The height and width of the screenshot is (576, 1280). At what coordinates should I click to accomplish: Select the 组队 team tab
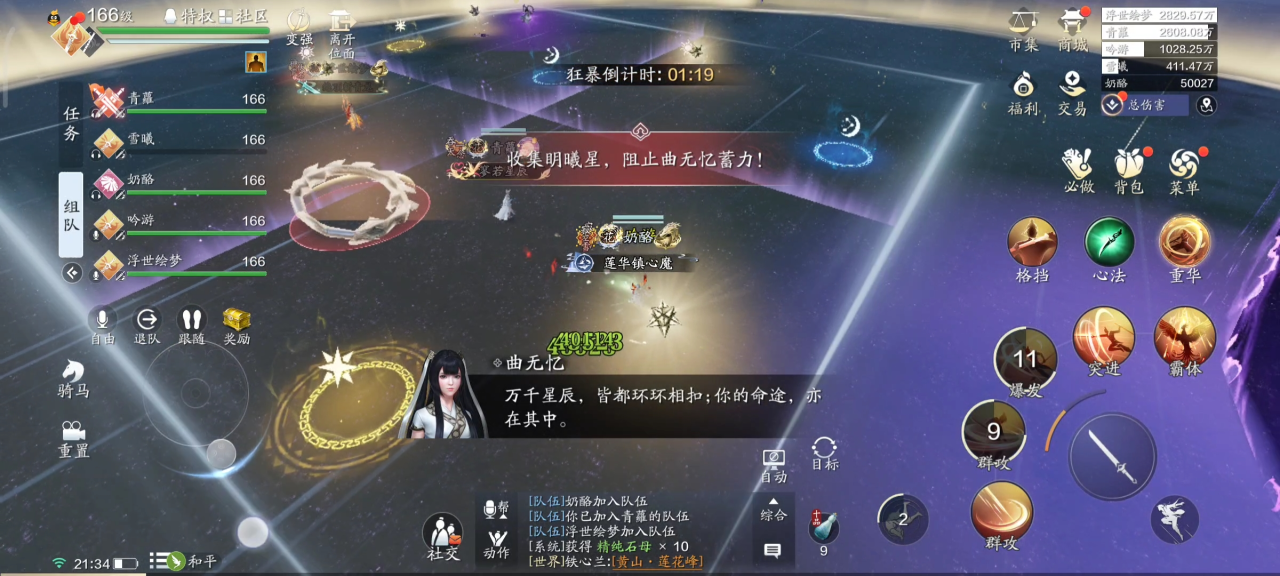(71, 214)
